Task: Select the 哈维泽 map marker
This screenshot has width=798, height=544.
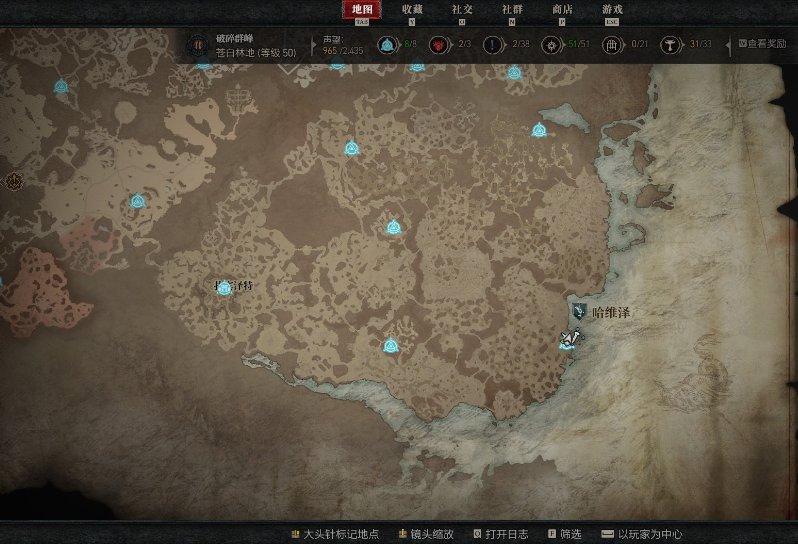Action: 580,312
